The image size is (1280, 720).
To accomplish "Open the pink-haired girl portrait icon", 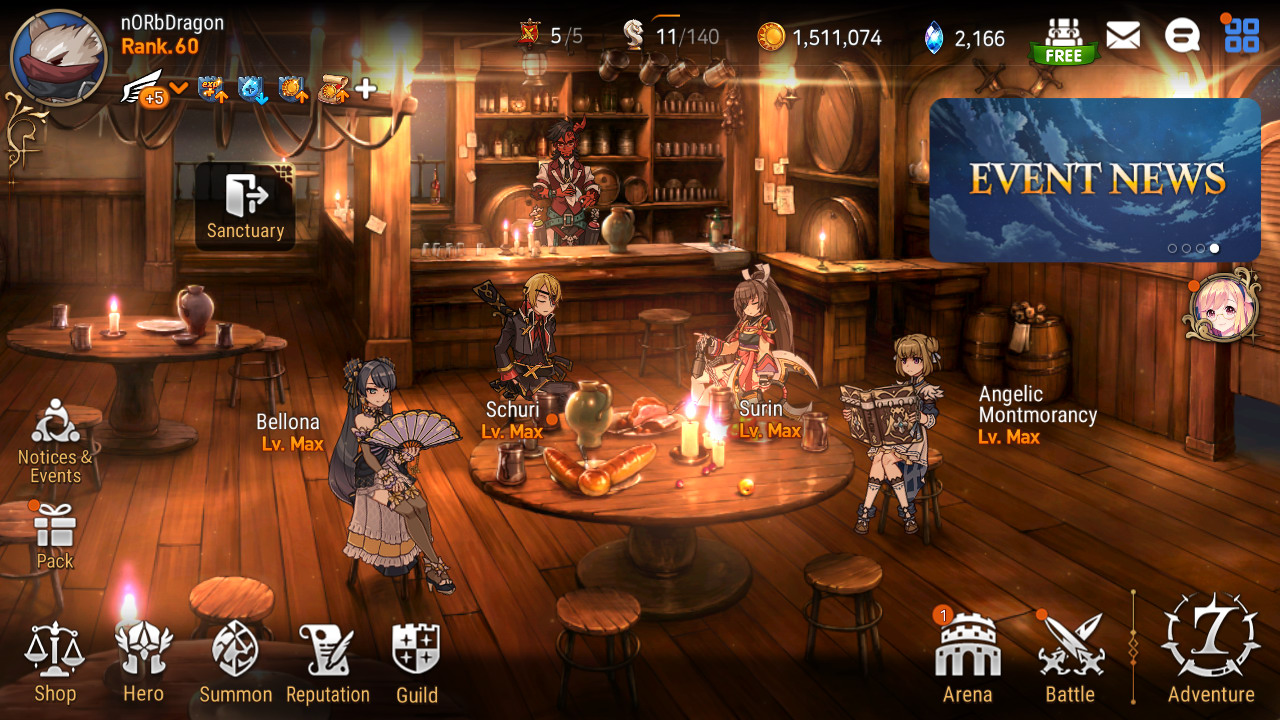I will [1221, 307].
